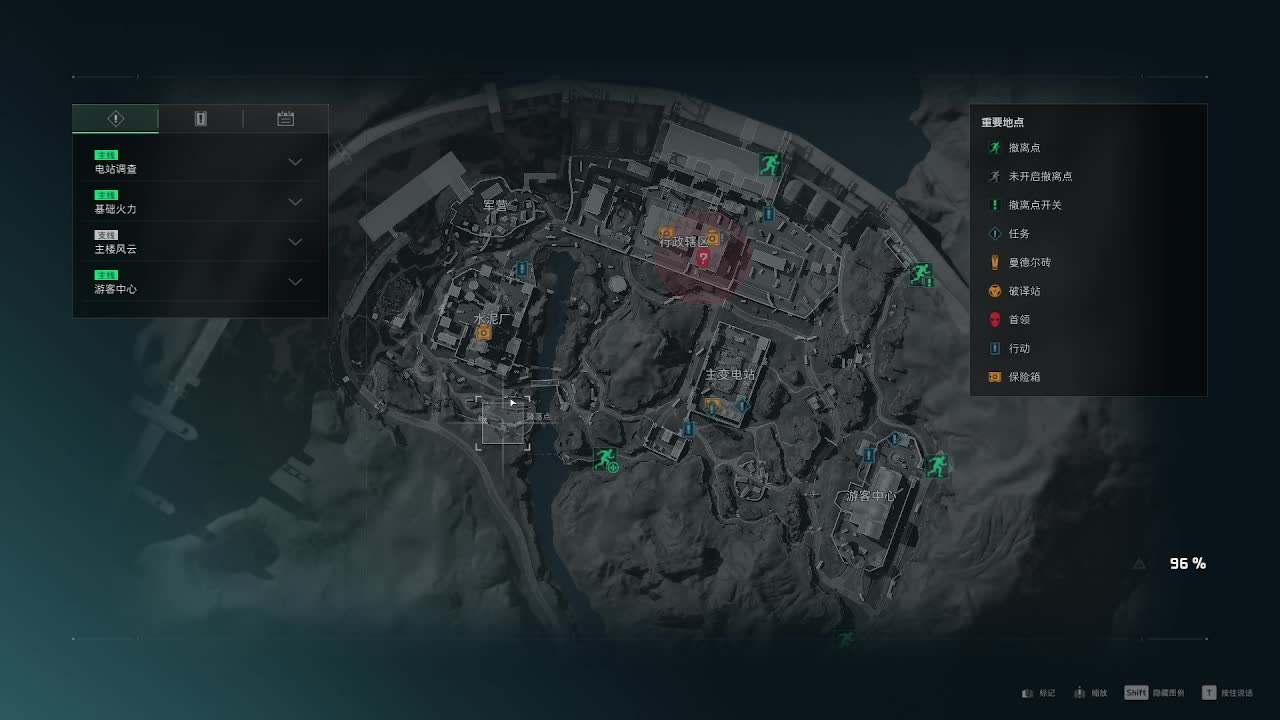Select the 任务 legend filter
This screenshot has height=720, width=1280.
[1018, 234]
